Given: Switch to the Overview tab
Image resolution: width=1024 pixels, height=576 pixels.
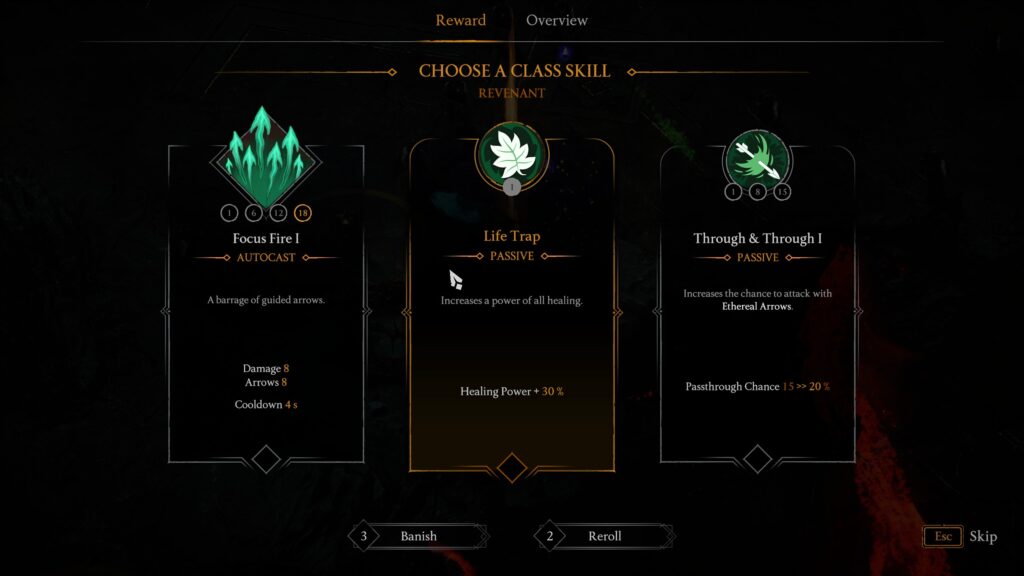Looking at the screenshot, I should click(556, 20).
